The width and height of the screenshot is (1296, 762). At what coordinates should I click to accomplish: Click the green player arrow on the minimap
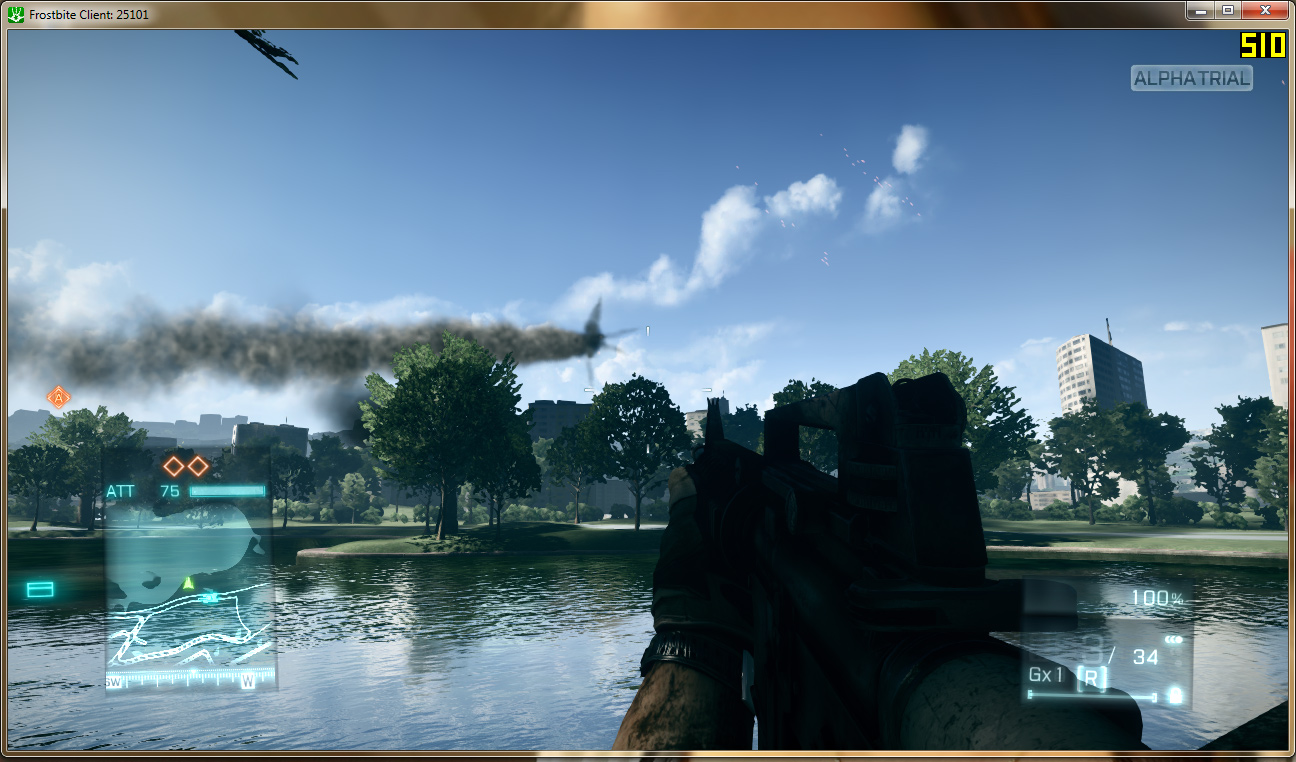pos(188,582)
